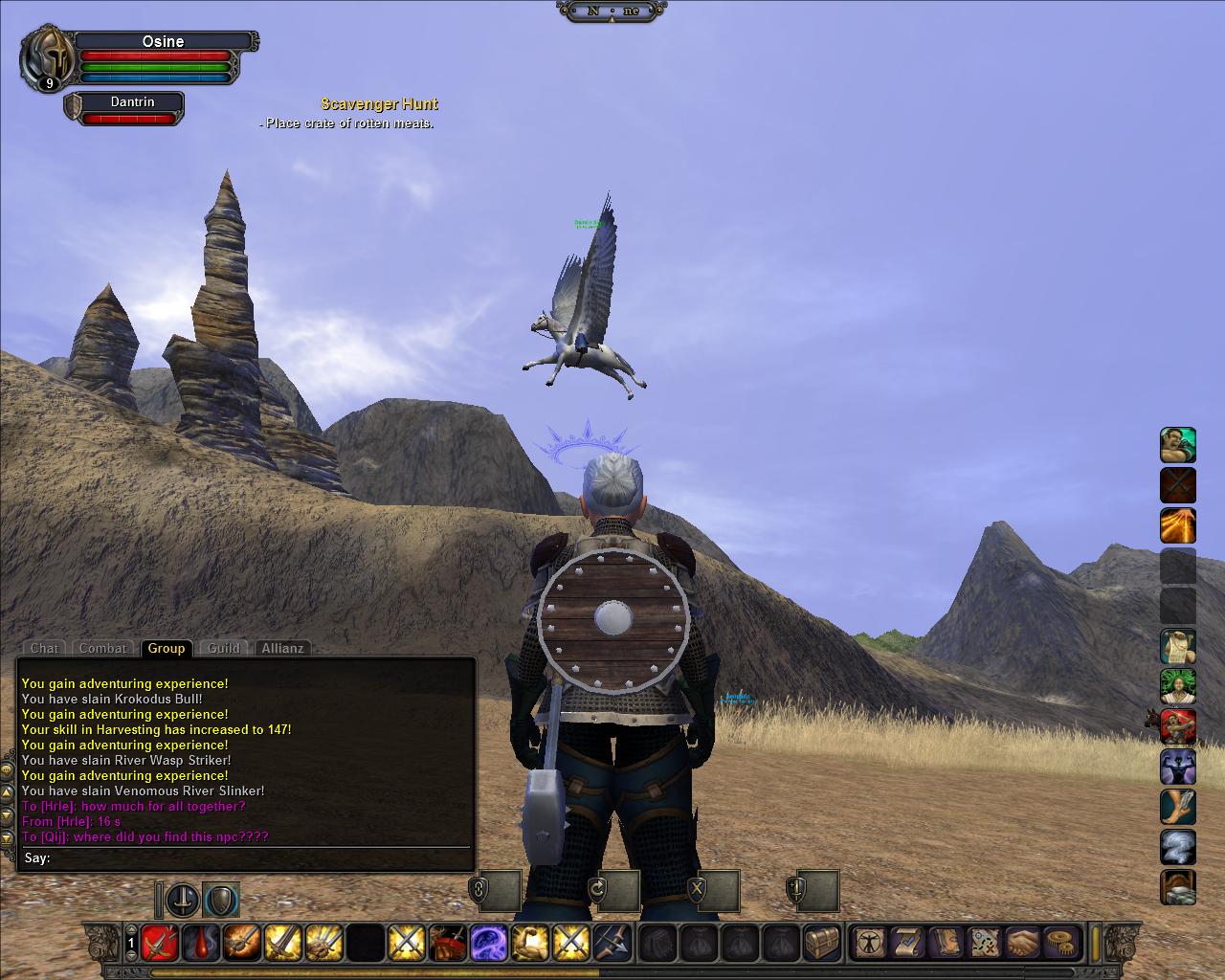Click Osine's helmet portrait

point(49,56)
